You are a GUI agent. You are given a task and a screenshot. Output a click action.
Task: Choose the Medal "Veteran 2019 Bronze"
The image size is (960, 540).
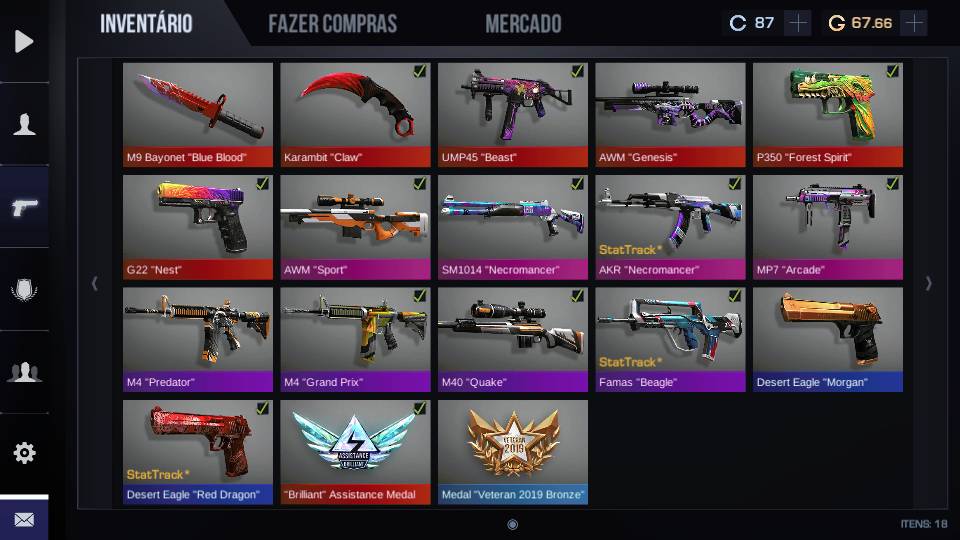point(513,451)
